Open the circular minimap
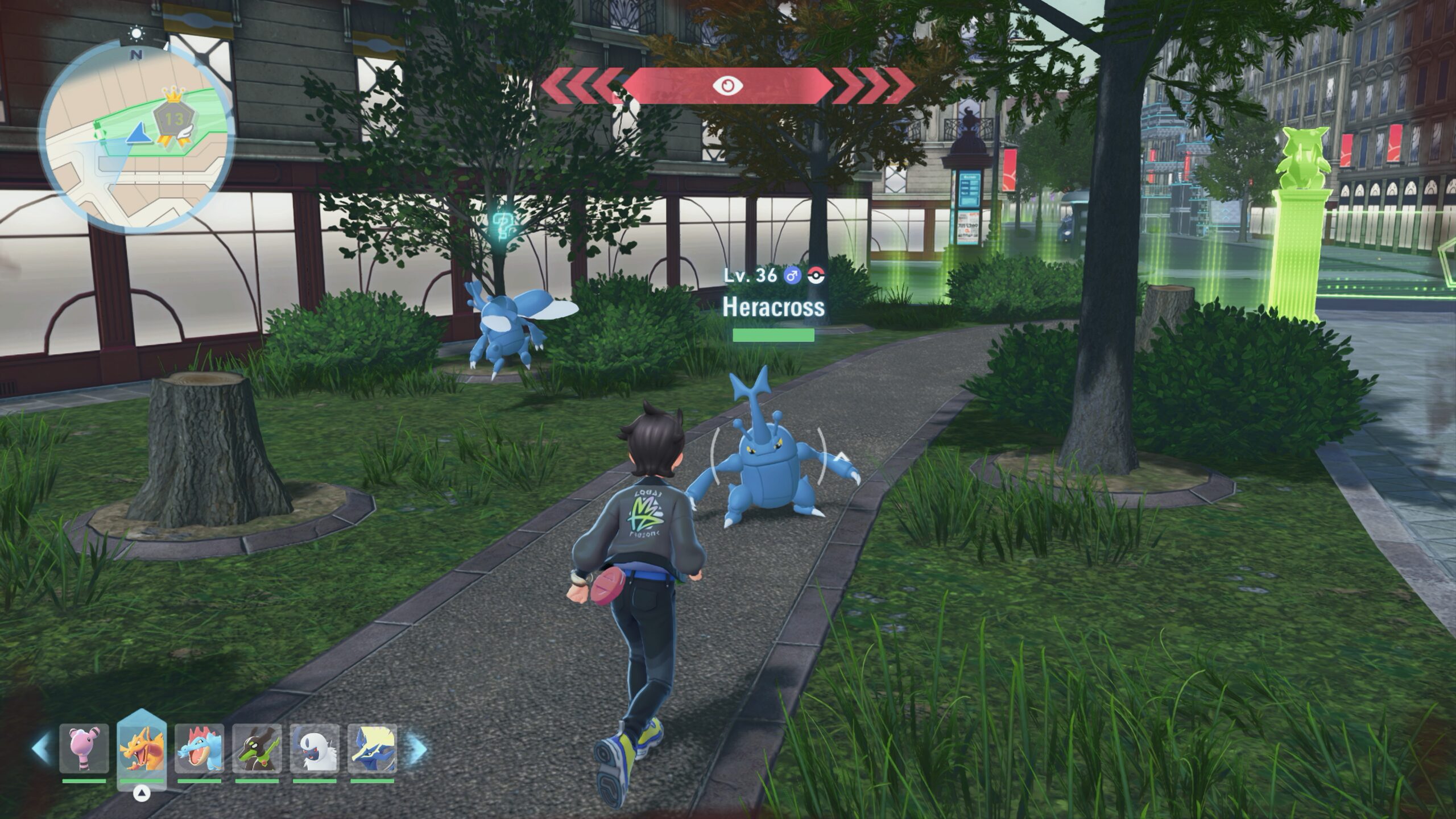 [137, 137]
